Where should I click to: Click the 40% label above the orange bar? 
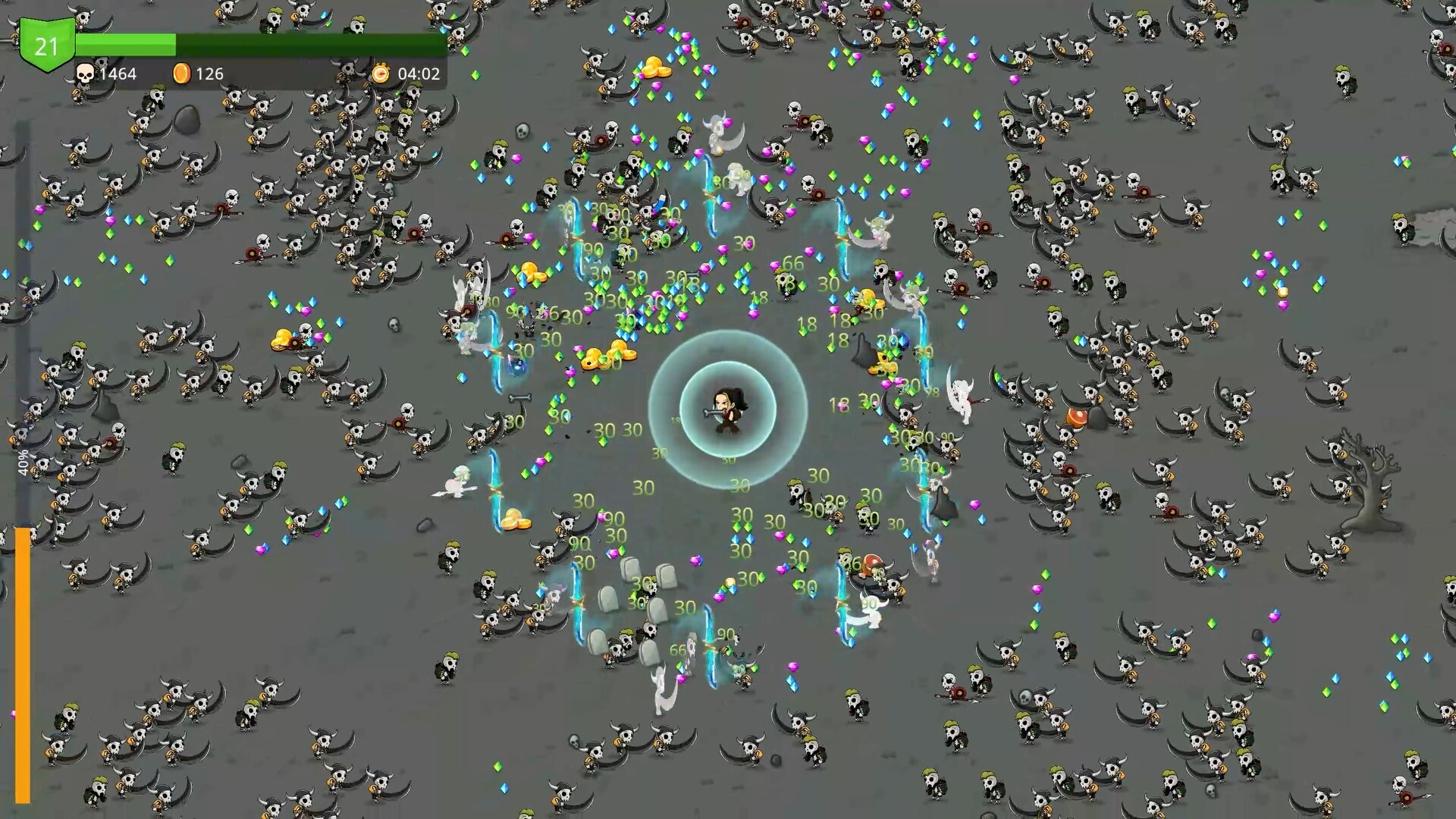[23, 463]
